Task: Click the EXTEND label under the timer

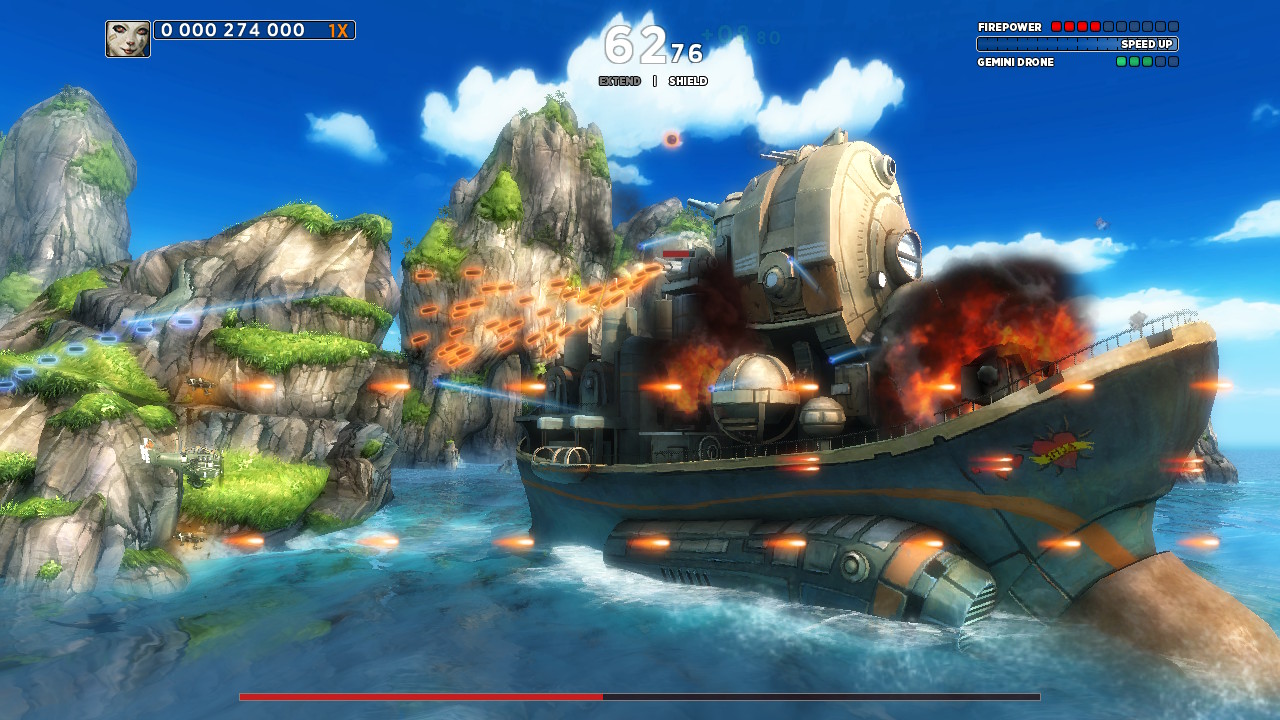Action: click(620, 81)
